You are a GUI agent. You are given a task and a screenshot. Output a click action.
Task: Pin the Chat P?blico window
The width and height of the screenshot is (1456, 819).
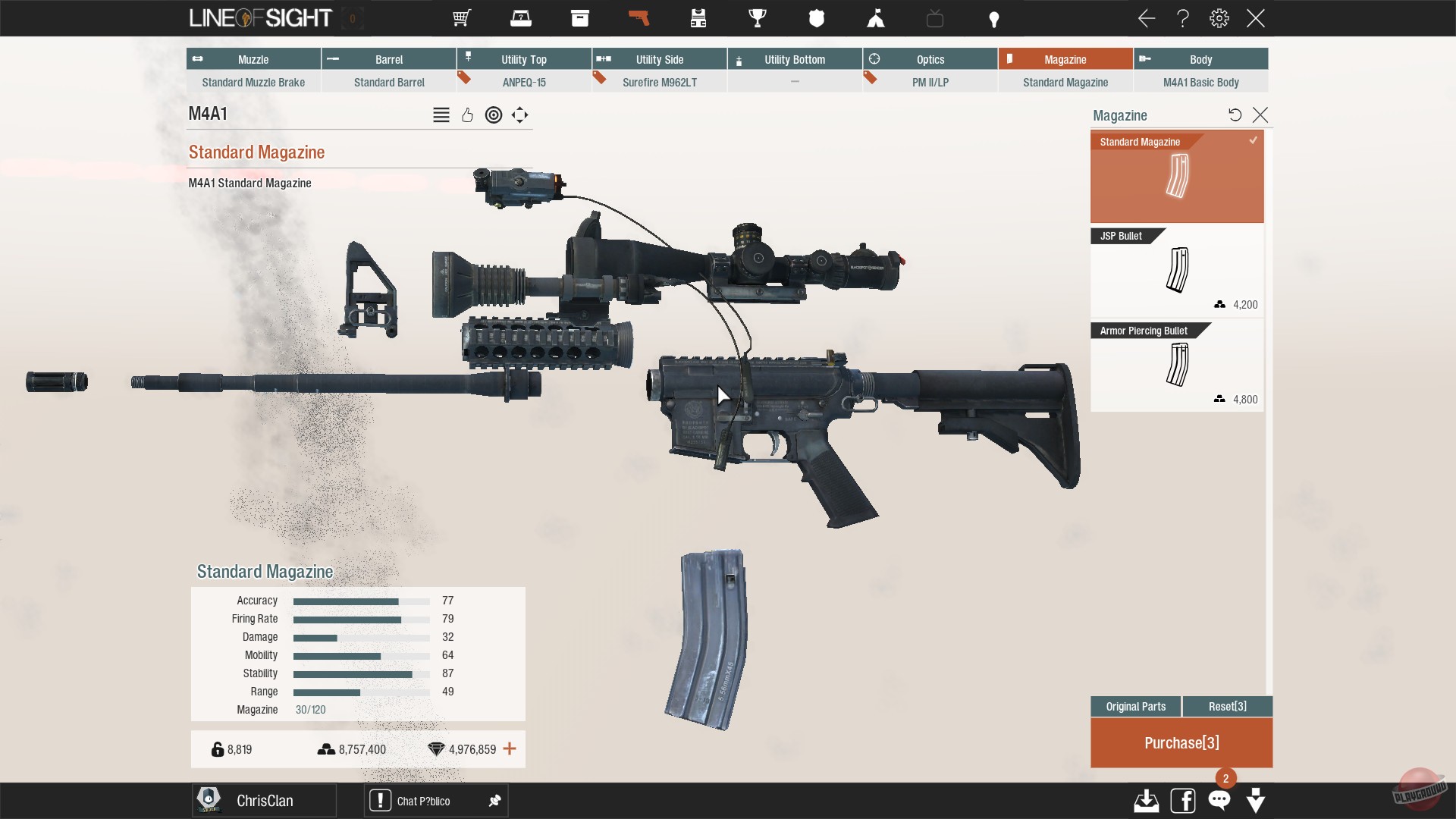[495, 801]
